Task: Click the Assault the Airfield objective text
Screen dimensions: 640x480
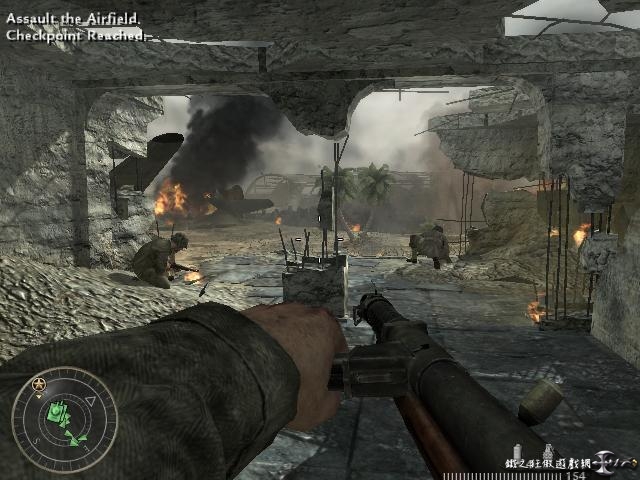Action: pyautogui.click(x=72, y=19)
